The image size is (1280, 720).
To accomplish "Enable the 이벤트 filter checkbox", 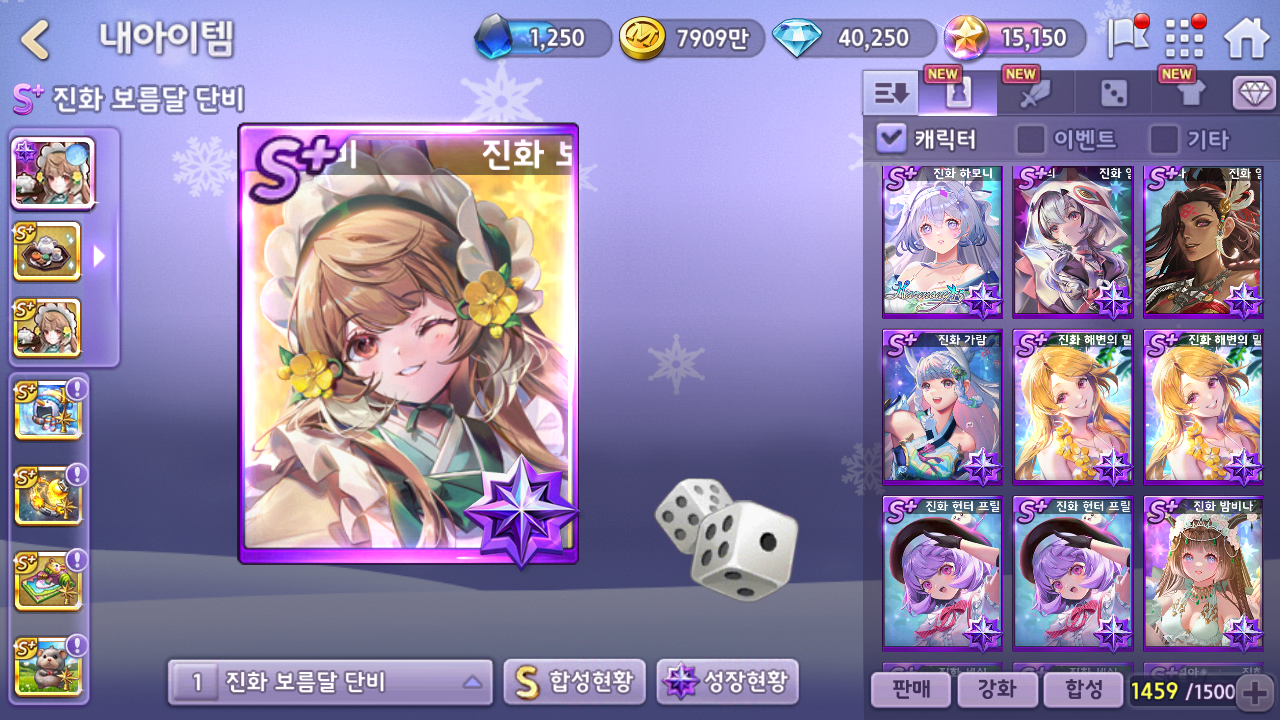I will 1031,139.
